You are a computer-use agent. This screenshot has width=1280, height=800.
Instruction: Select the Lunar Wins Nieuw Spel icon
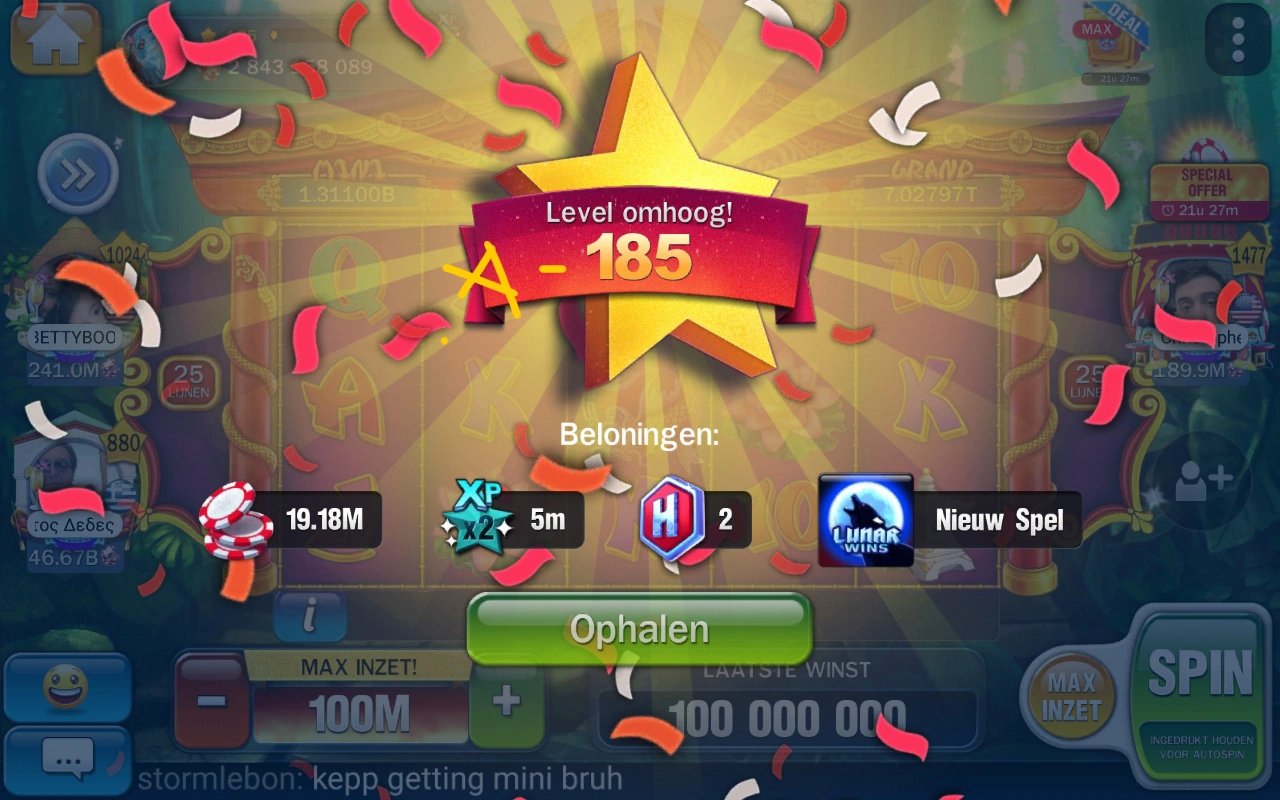coord(864,519)
